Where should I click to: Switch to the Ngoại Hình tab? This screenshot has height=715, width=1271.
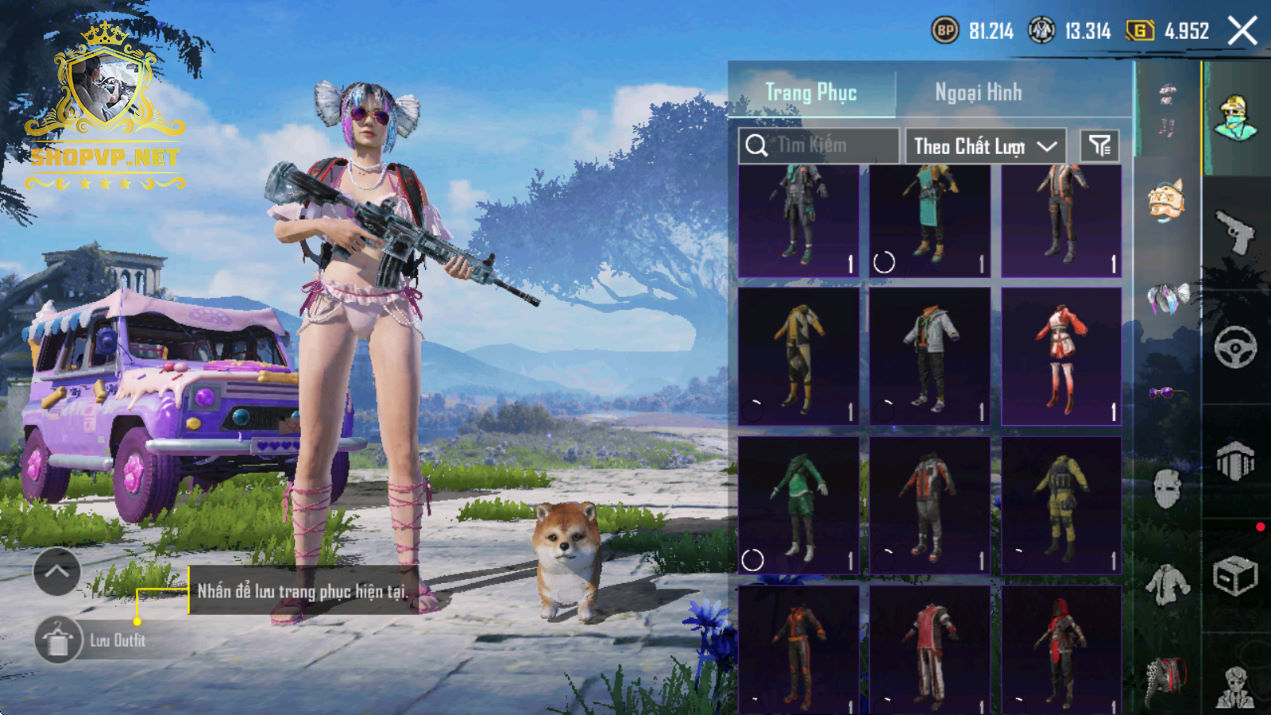[978, 92]
